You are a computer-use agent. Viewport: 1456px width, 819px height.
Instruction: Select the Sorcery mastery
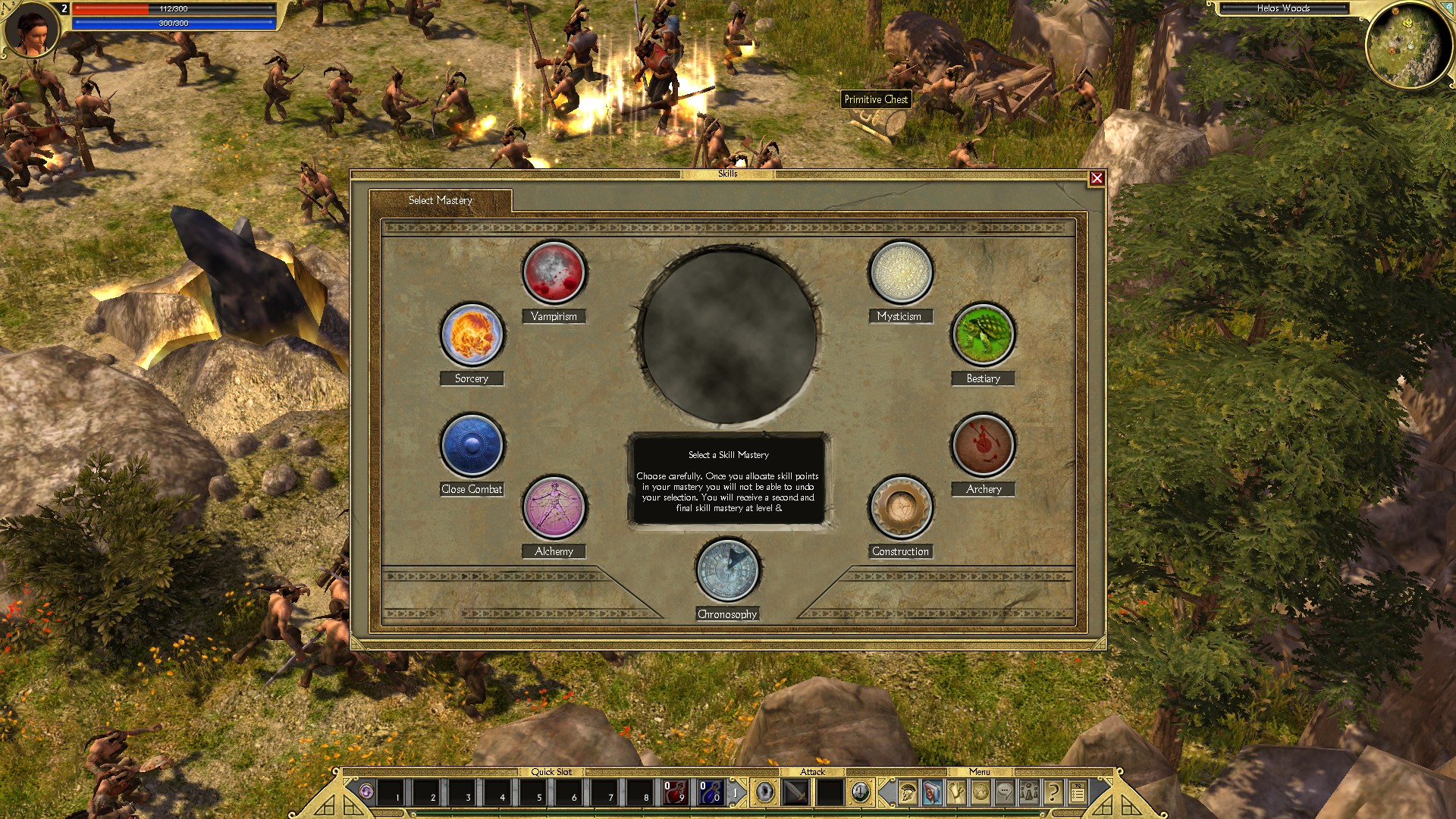(x=472, y=334)
